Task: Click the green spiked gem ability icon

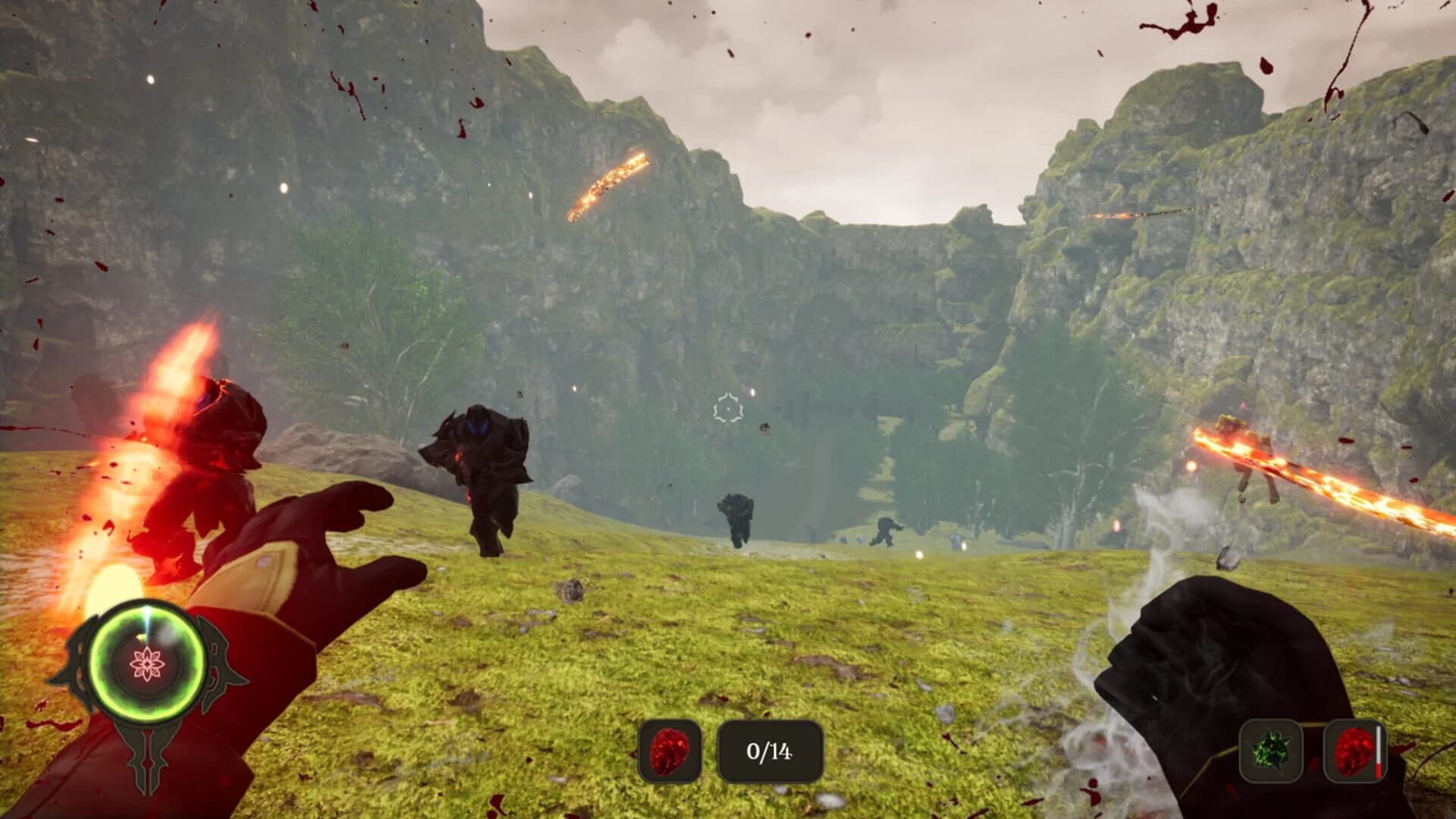Action: [1270, 751]
